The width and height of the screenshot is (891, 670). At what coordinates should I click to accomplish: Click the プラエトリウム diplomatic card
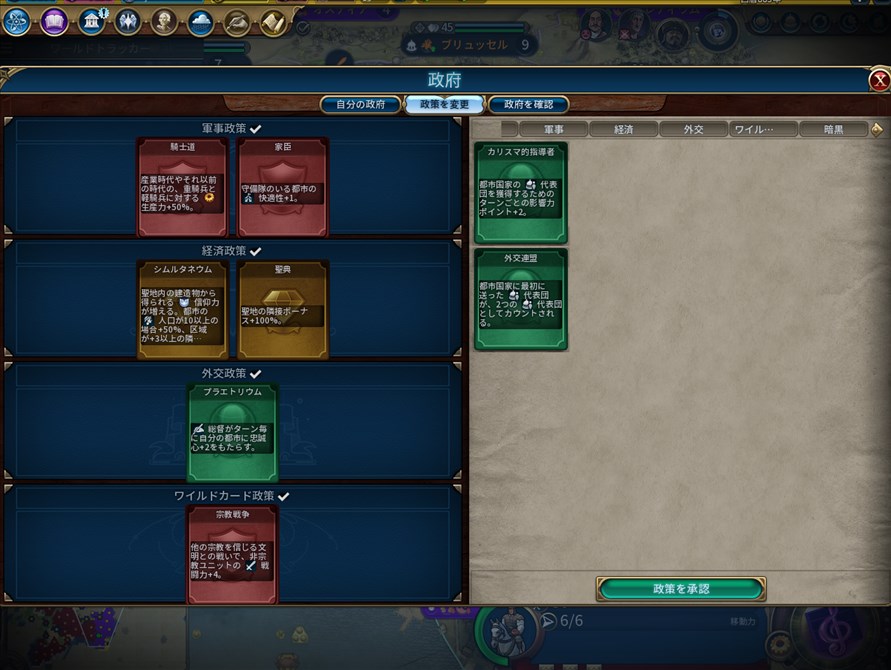[x=232, y=431]
